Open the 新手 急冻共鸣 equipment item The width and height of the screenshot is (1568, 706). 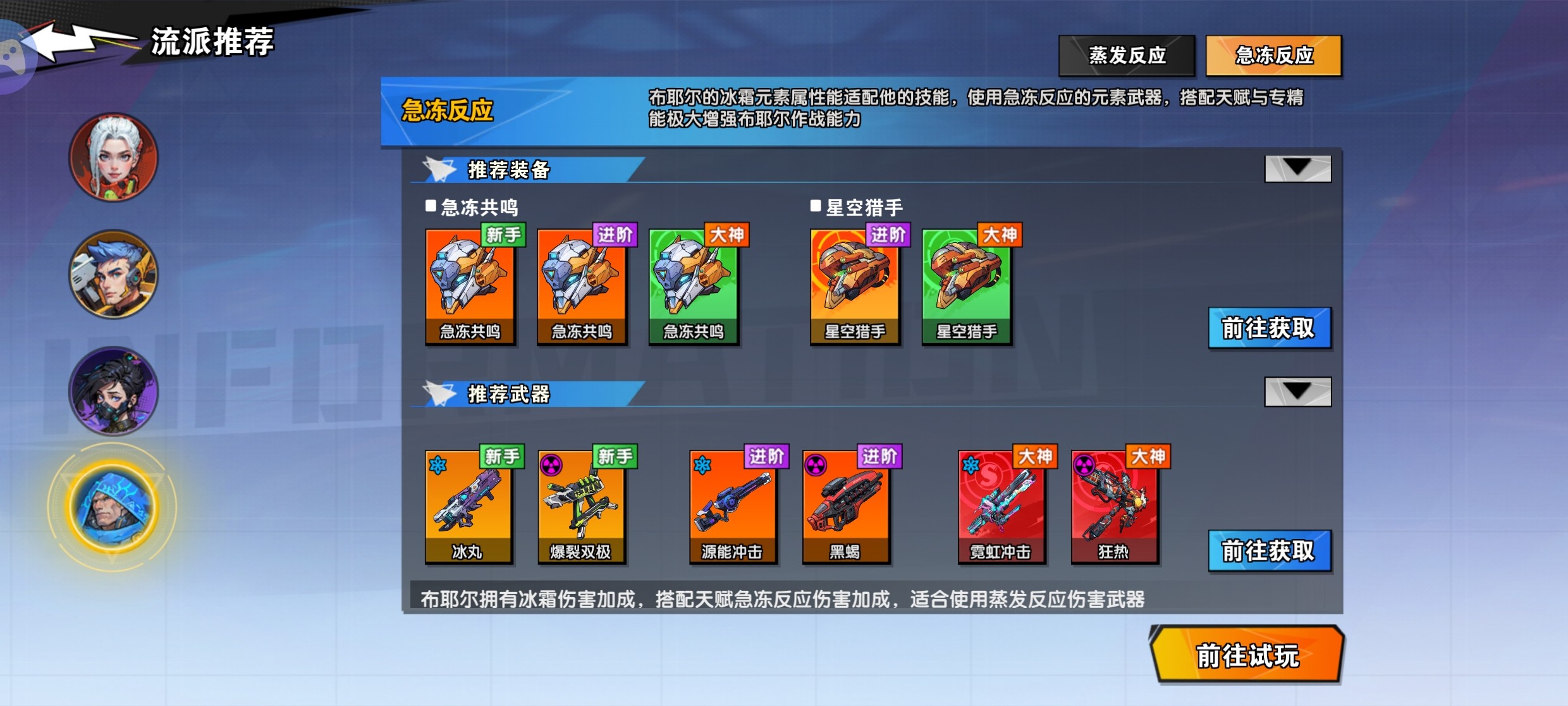[470, 287]
